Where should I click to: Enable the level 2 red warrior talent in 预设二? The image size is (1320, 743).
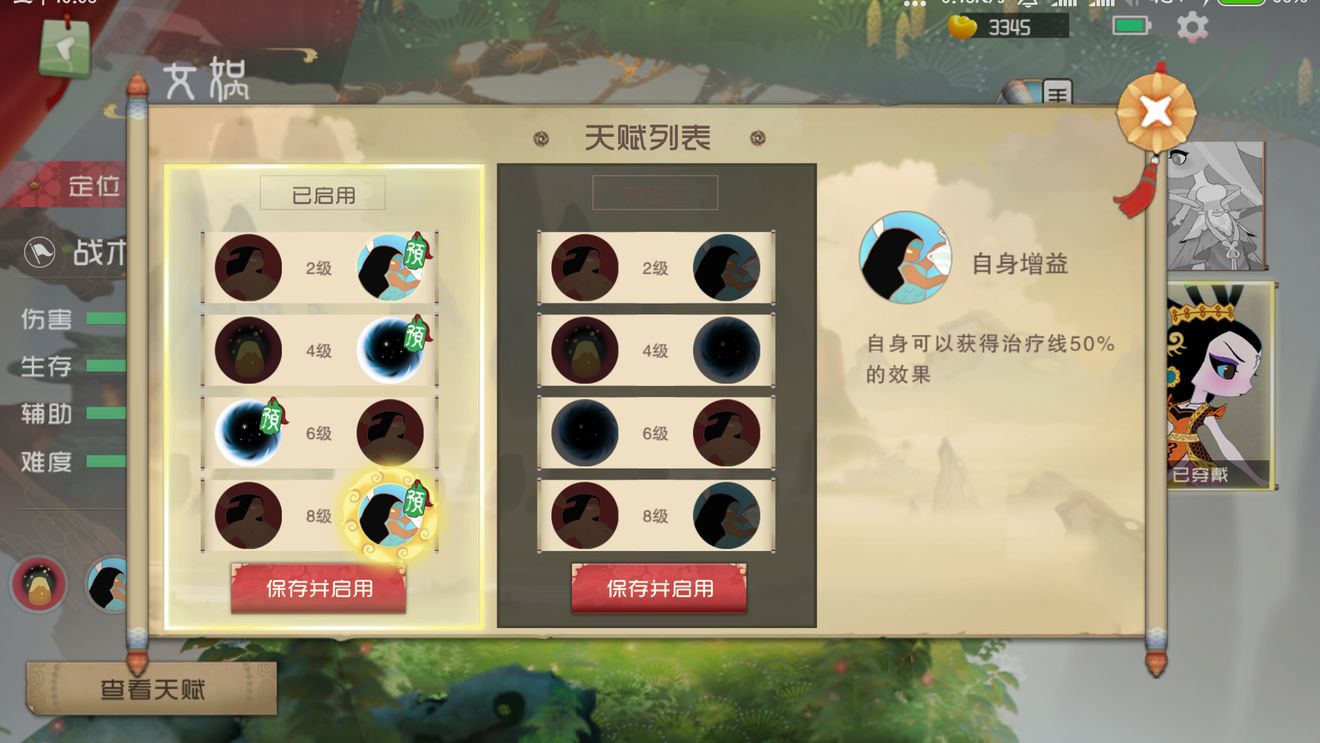[585, 268]
